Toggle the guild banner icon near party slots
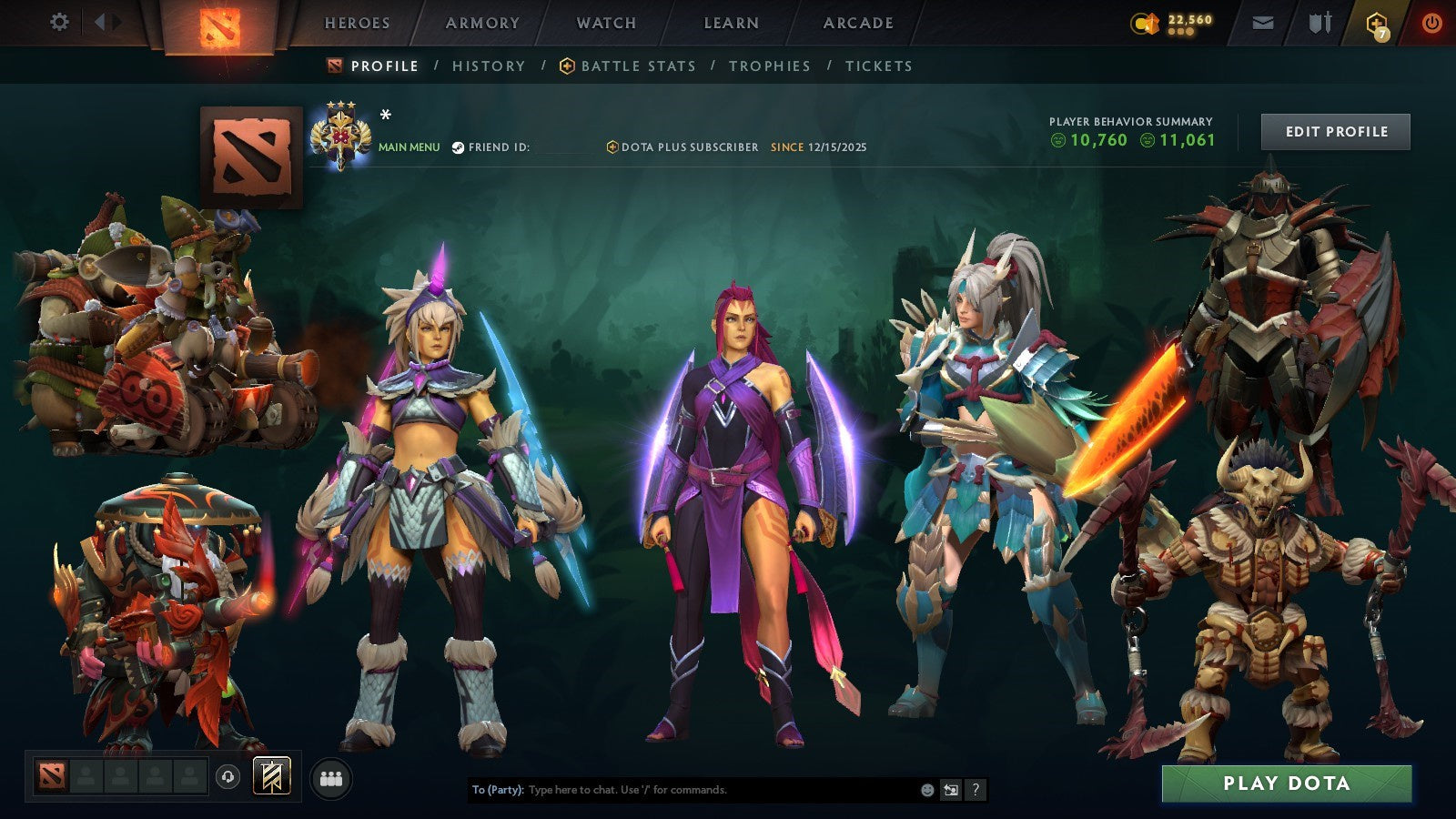This screenshot has height=819, width=1456. [270, 775]
